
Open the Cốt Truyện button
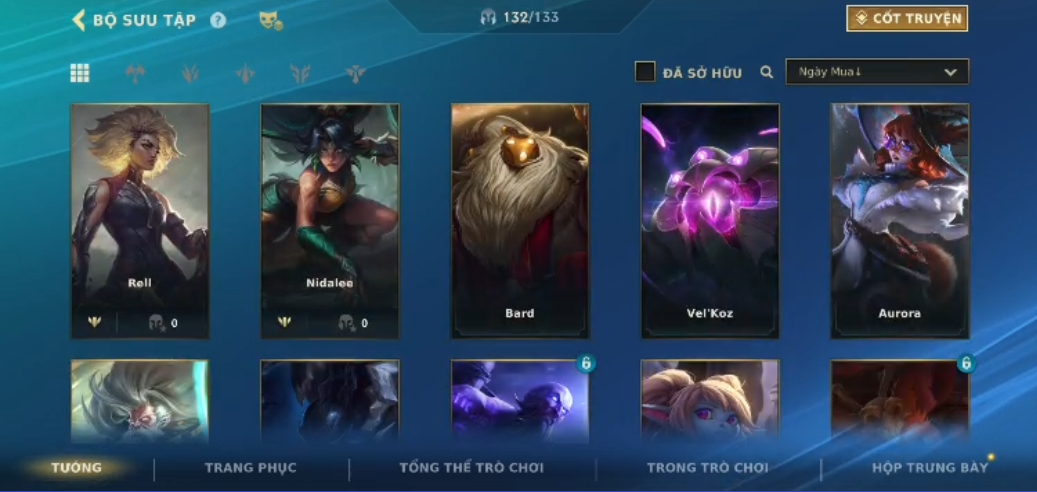click(907, 19)
